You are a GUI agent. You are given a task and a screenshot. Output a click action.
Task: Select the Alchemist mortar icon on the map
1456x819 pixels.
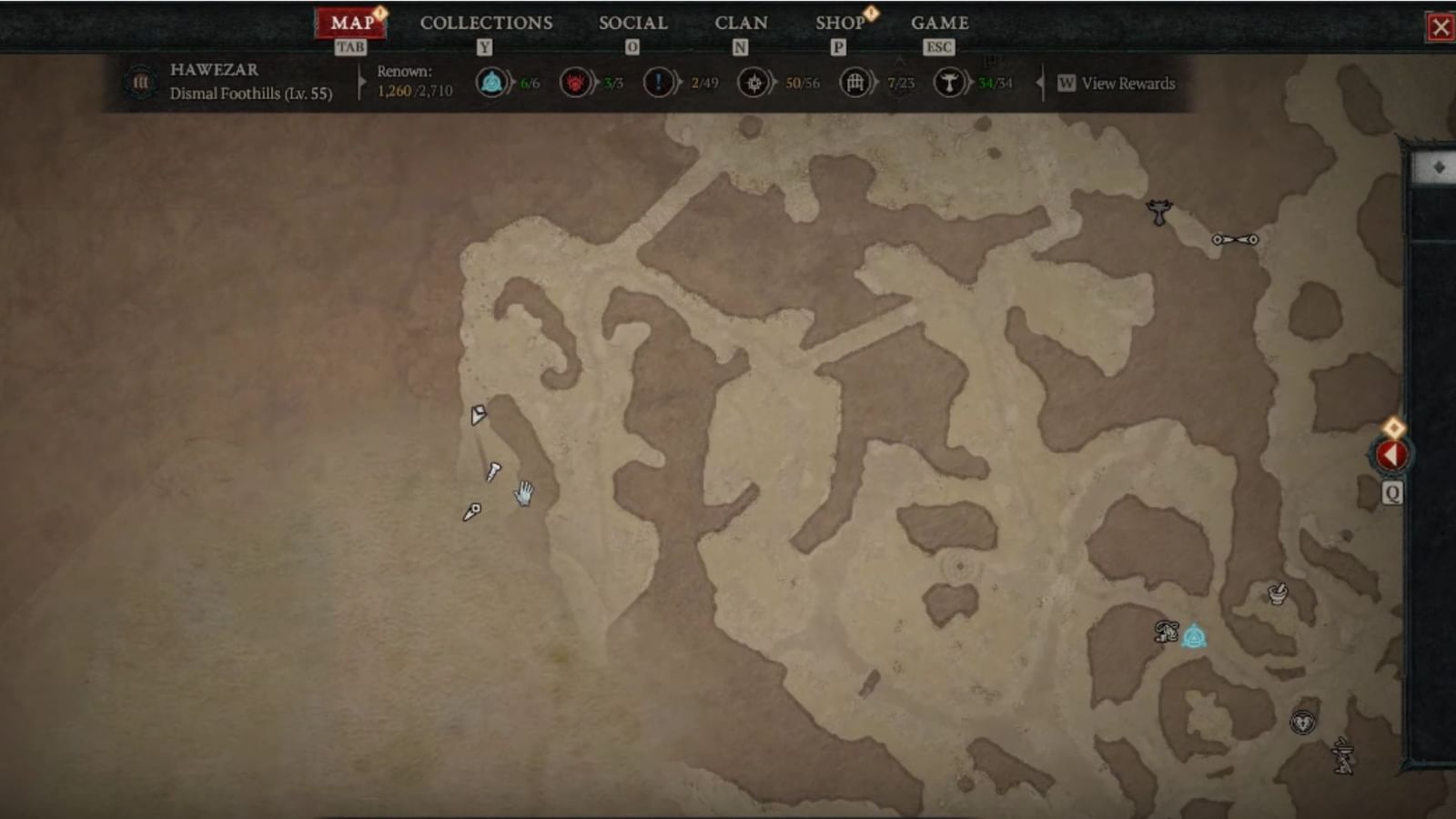[1276, 594]
